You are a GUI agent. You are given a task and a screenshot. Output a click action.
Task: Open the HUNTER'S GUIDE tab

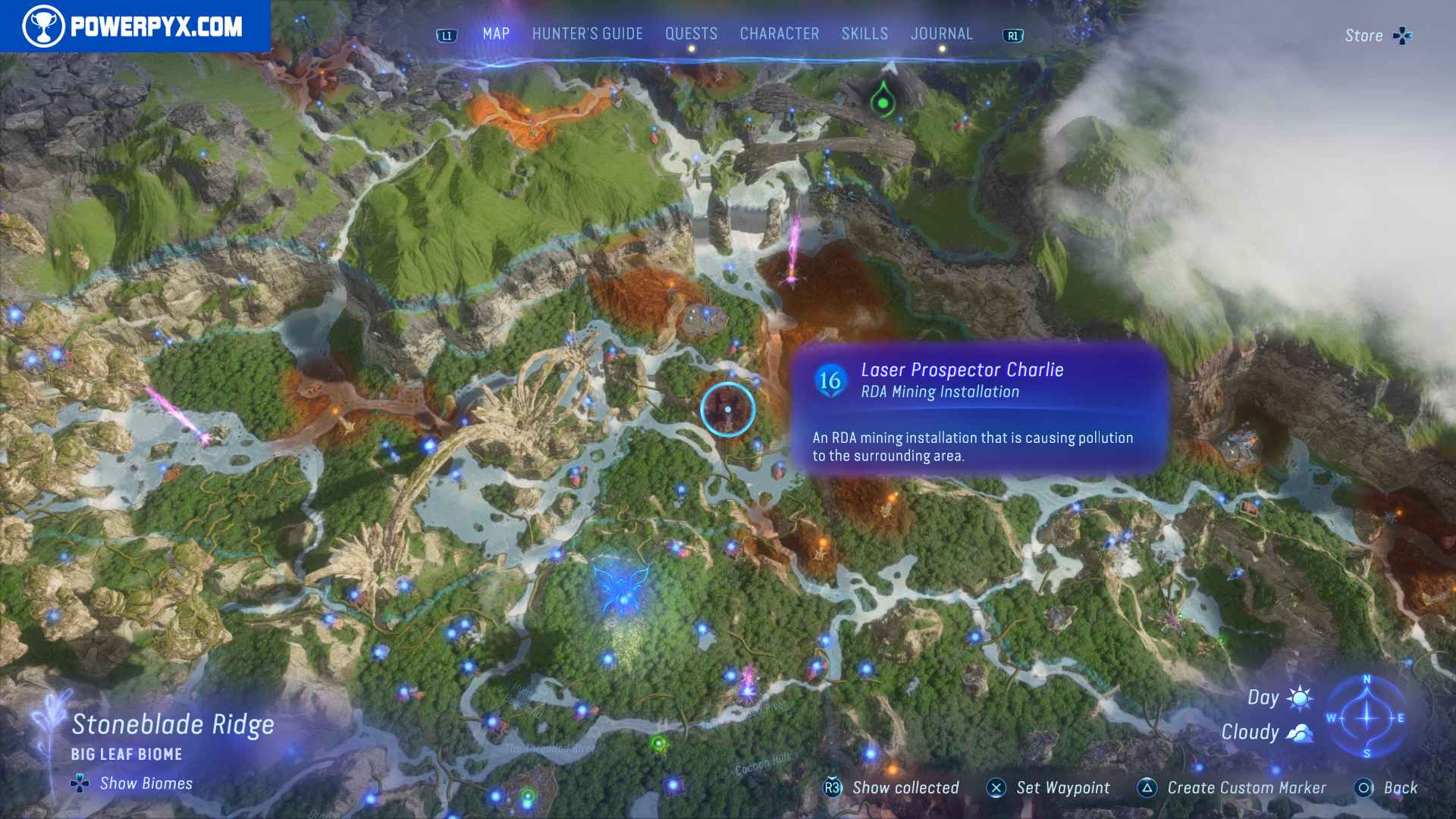(587, 33)
